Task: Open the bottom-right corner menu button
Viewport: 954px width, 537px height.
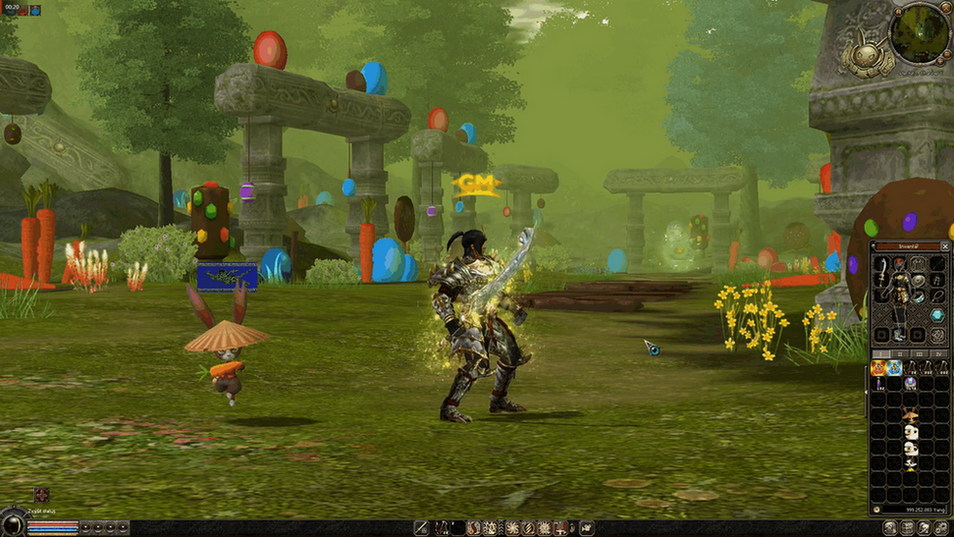Action: click(941, 528)
